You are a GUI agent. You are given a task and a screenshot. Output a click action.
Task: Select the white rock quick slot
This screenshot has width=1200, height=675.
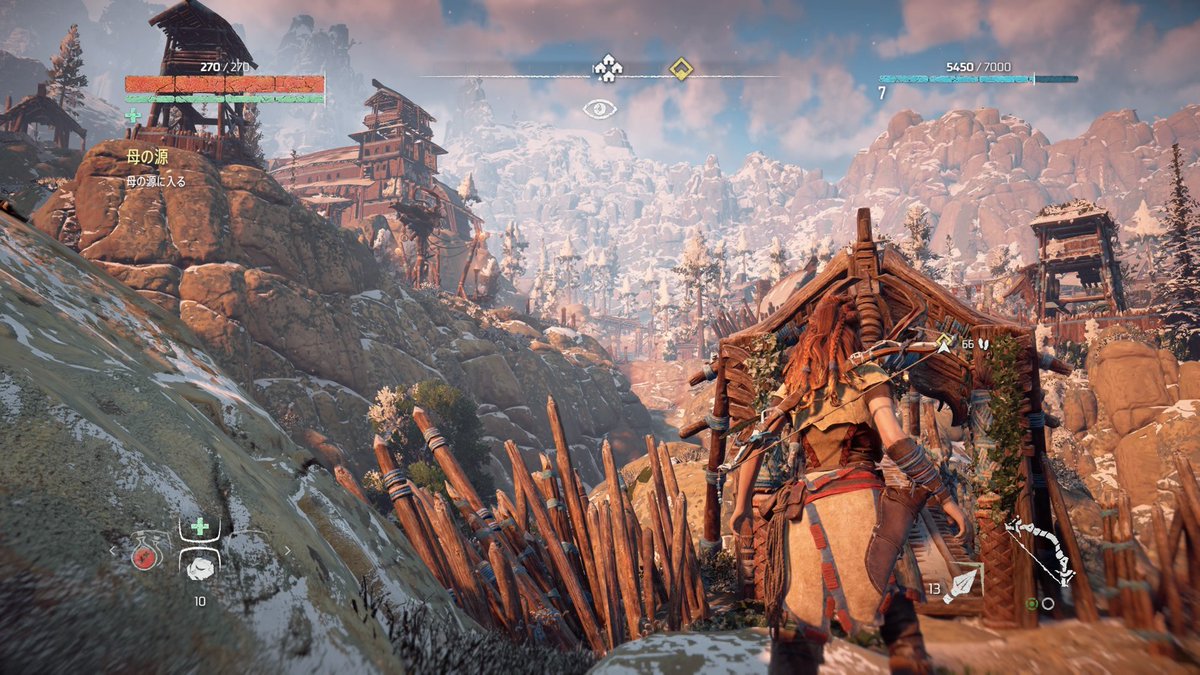coord(199,567)
